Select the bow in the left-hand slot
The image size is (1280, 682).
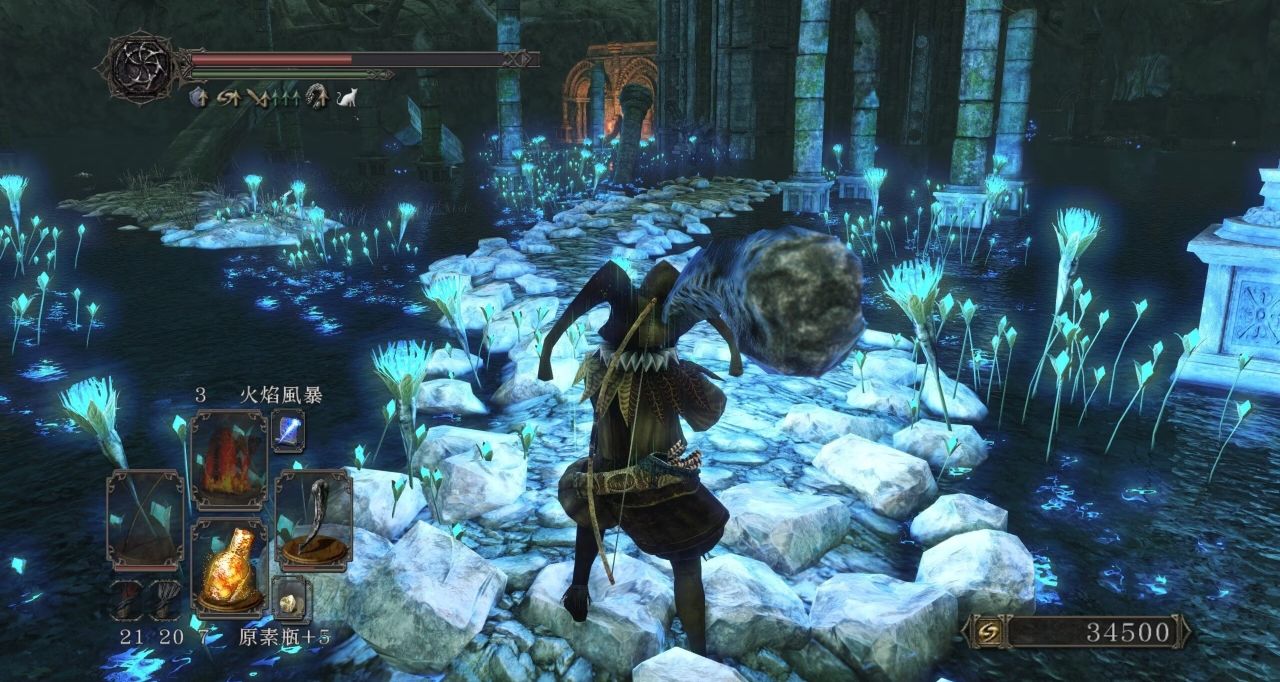tap(145, 519)
